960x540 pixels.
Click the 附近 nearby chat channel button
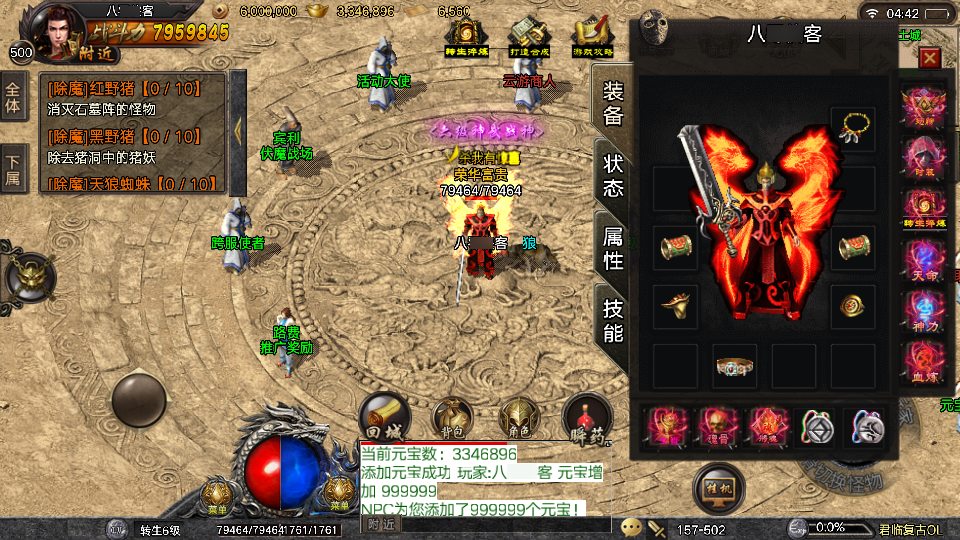[x=381, y=524]
